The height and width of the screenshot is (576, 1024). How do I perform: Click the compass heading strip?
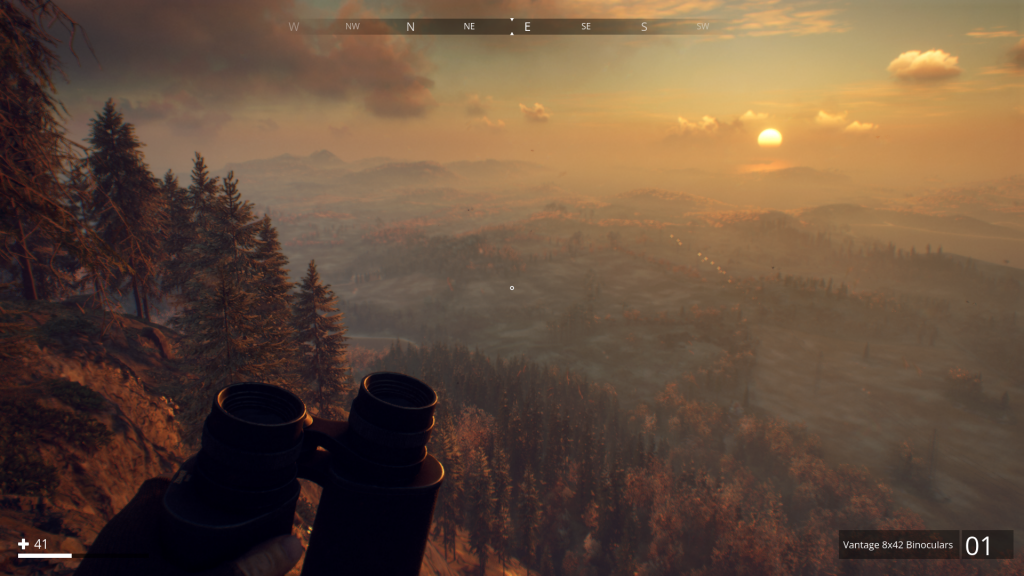pos(511,27)
